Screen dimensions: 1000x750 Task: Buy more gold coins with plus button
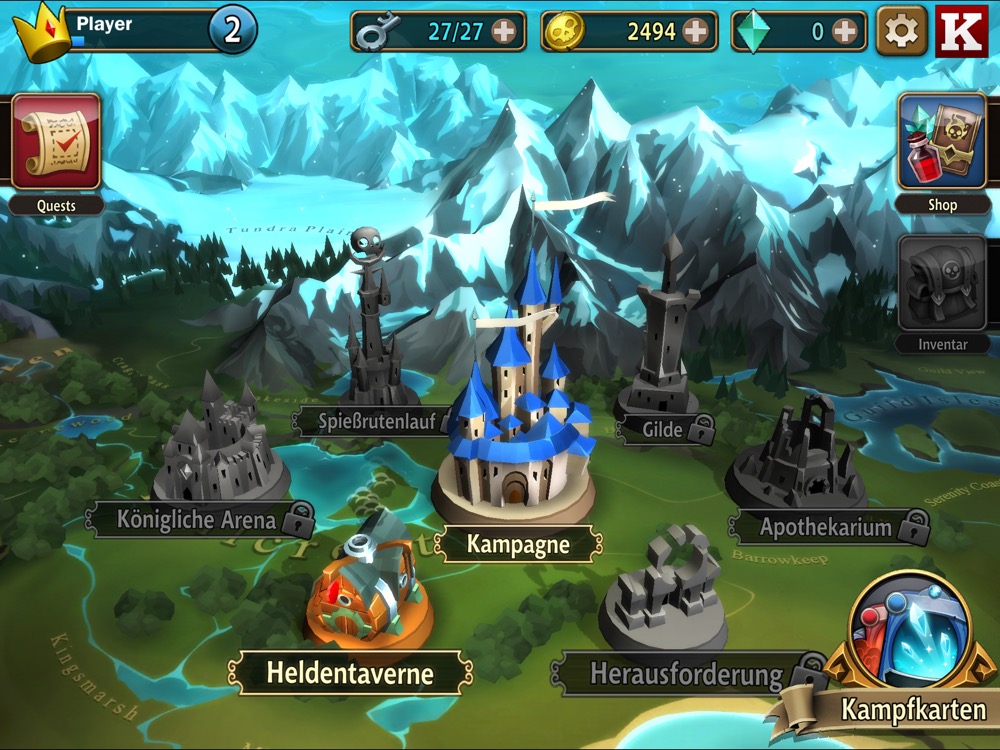(x=695, y=32)
